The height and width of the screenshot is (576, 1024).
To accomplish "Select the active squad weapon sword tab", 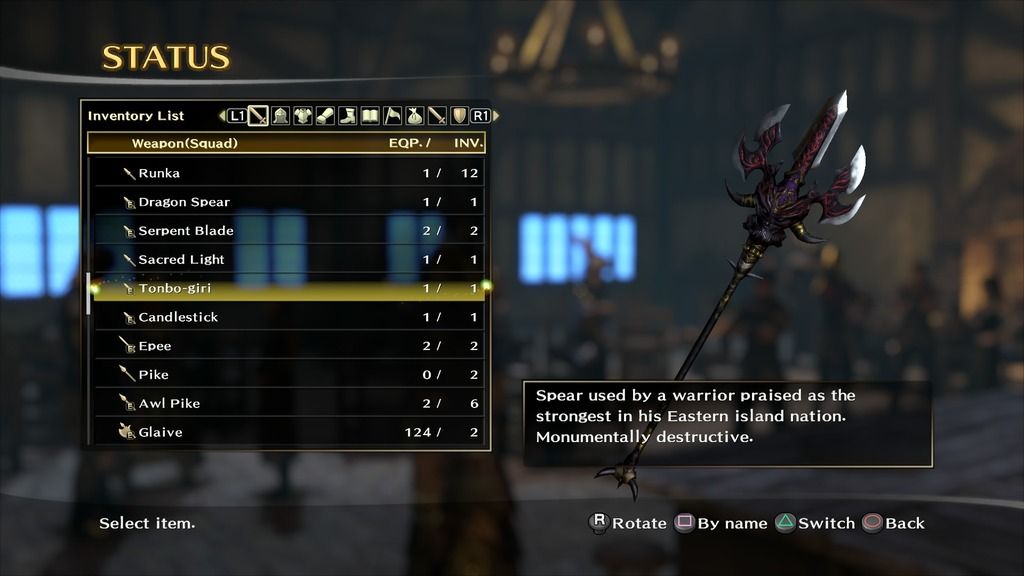I will click(258, 116).
